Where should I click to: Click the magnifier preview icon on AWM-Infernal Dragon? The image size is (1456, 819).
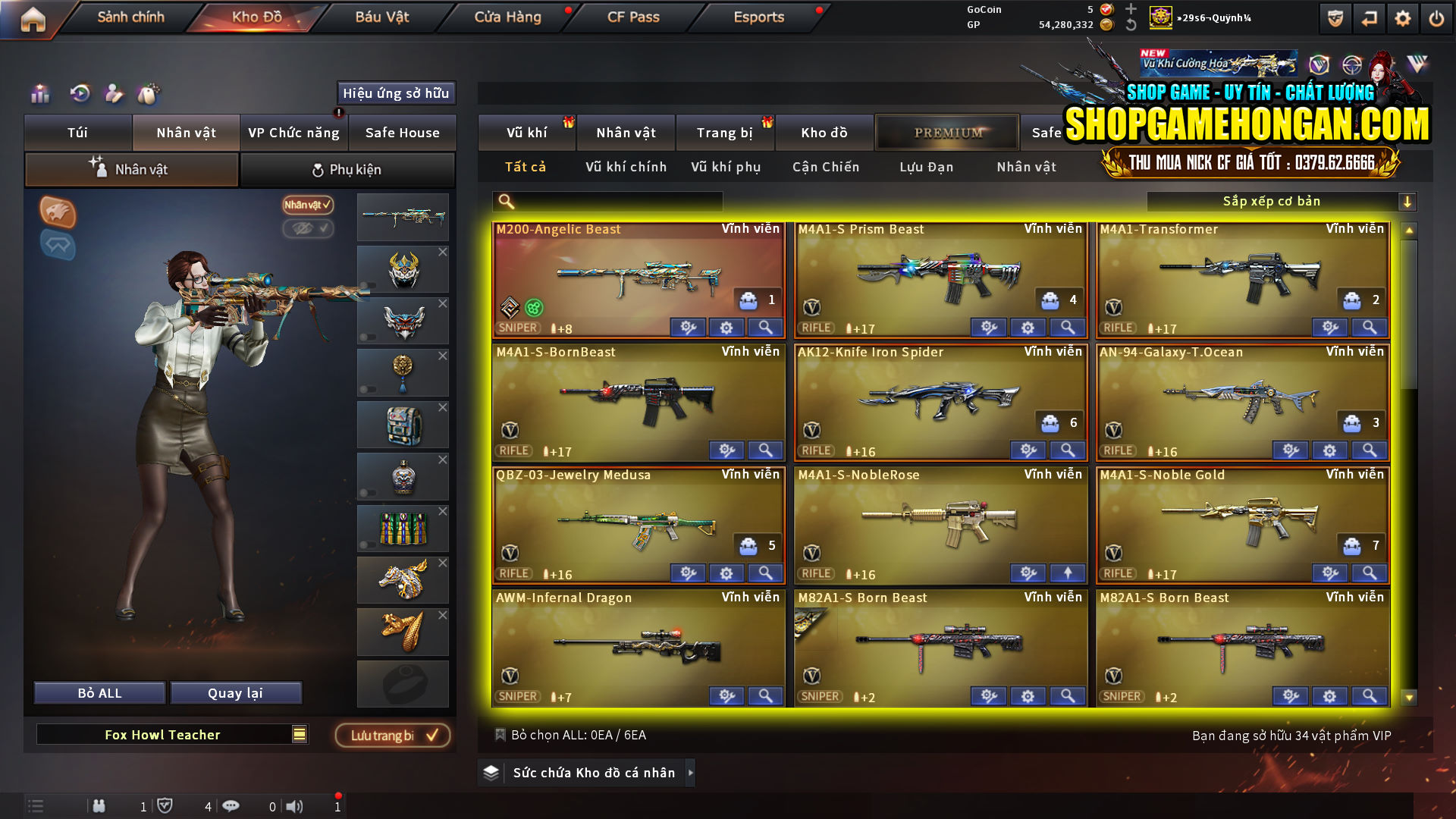tap(765, 695)
